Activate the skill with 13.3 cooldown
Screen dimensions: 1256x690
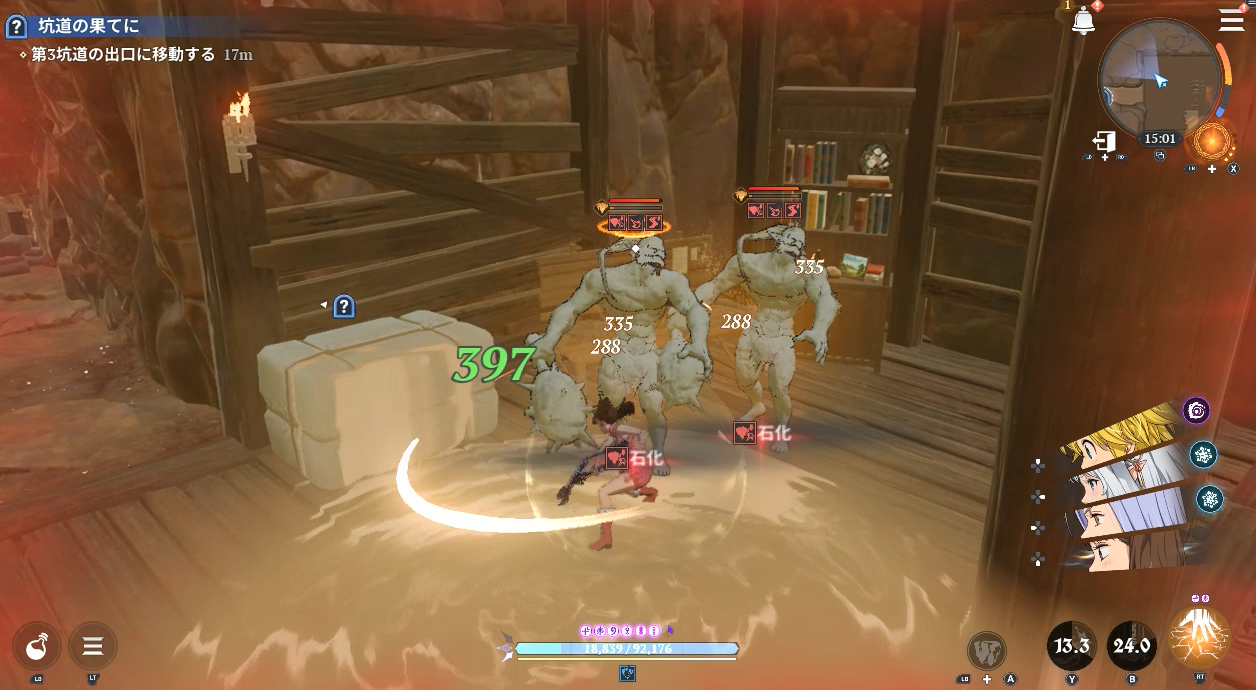point(1071,646)
